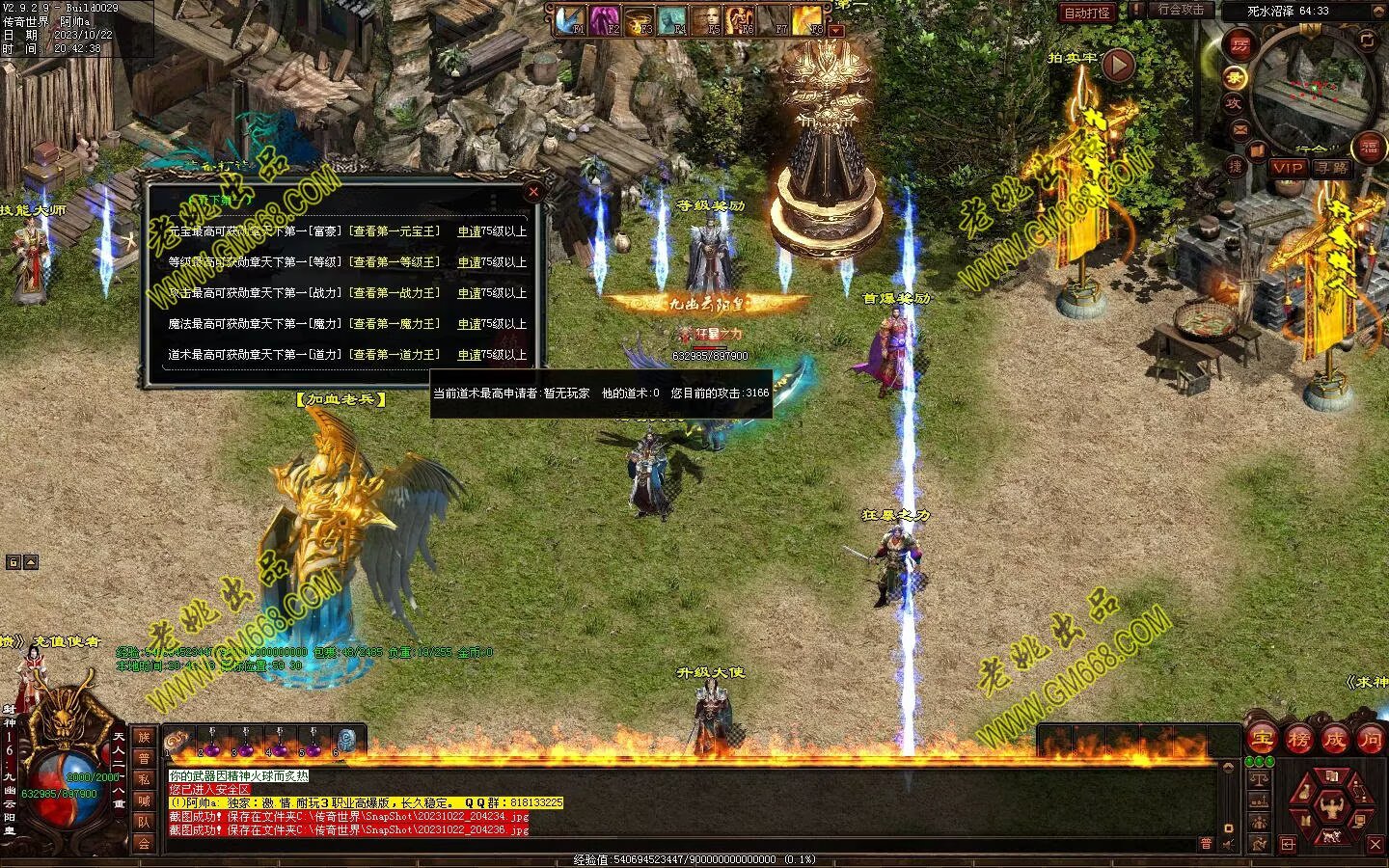
Task: Apply for the 元宝 (富豪) first-place title
Action: point(469,231)
